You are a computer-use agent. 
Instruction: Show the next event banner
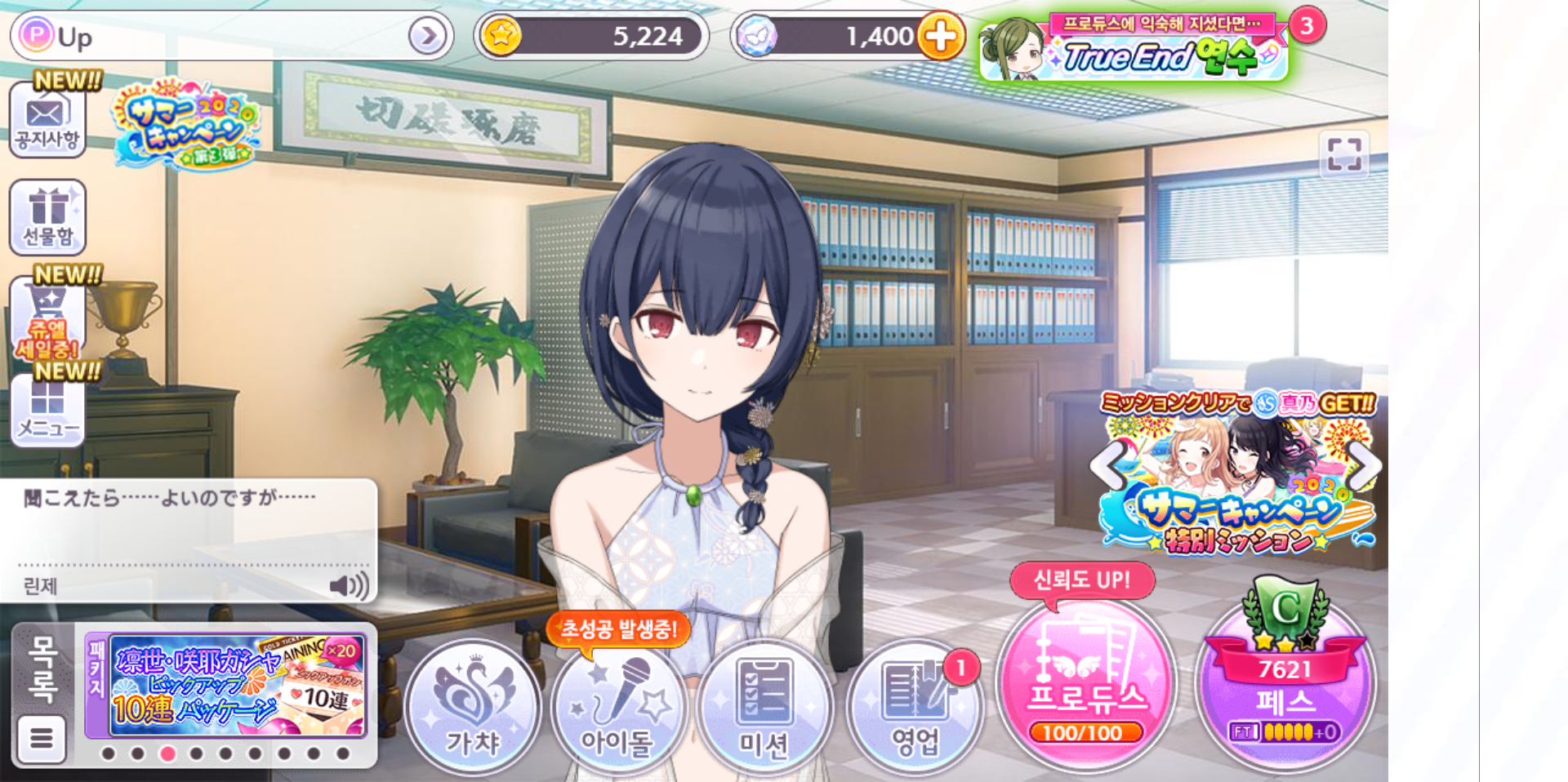1365,466
